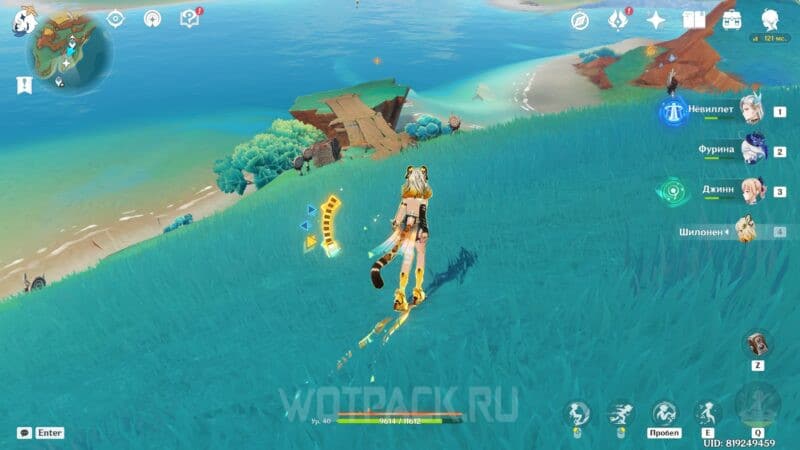This screenshot has width=800, height=450.
Task: Activate Шилонен's Elemental Skill icon
Action: click(x=707, y=412)
